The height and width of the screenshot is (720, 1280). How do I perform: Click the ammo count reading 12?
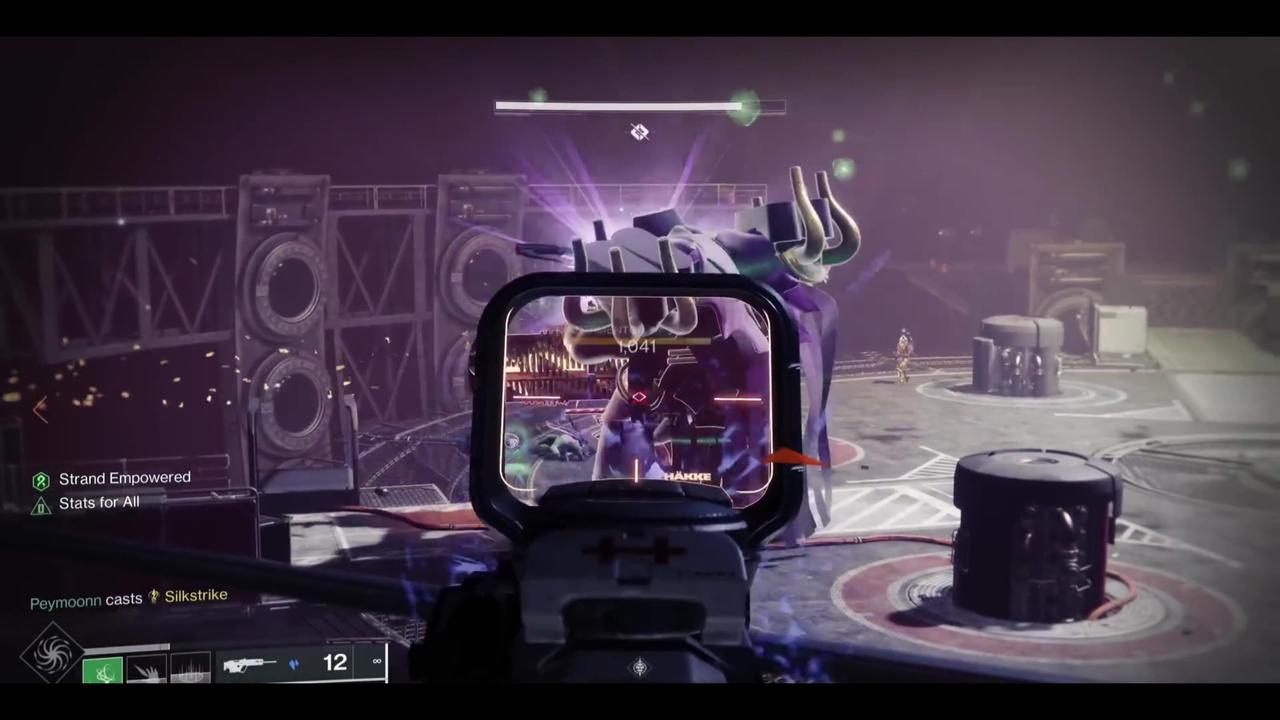pos(335,661)
